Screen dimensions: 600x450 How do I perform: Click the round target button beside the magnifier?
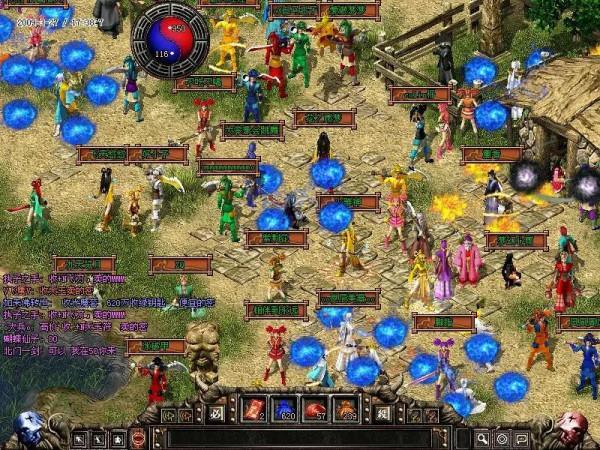pyautogui.click(x=502, y=438)
